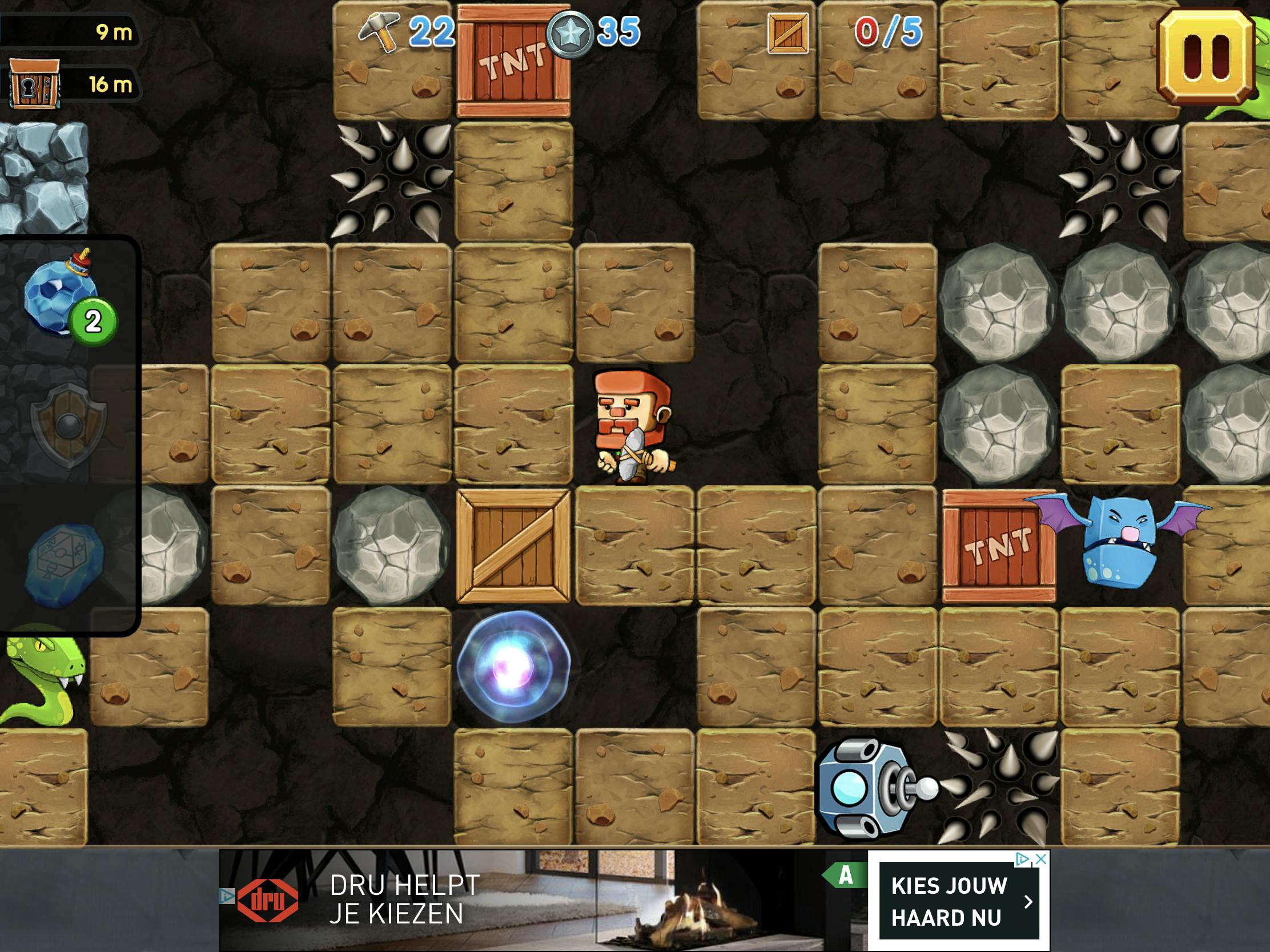Tap the 'Kies jouw haard nu' button
The height and width of the screenshot is (952, 1270).
tap(958, 902)
